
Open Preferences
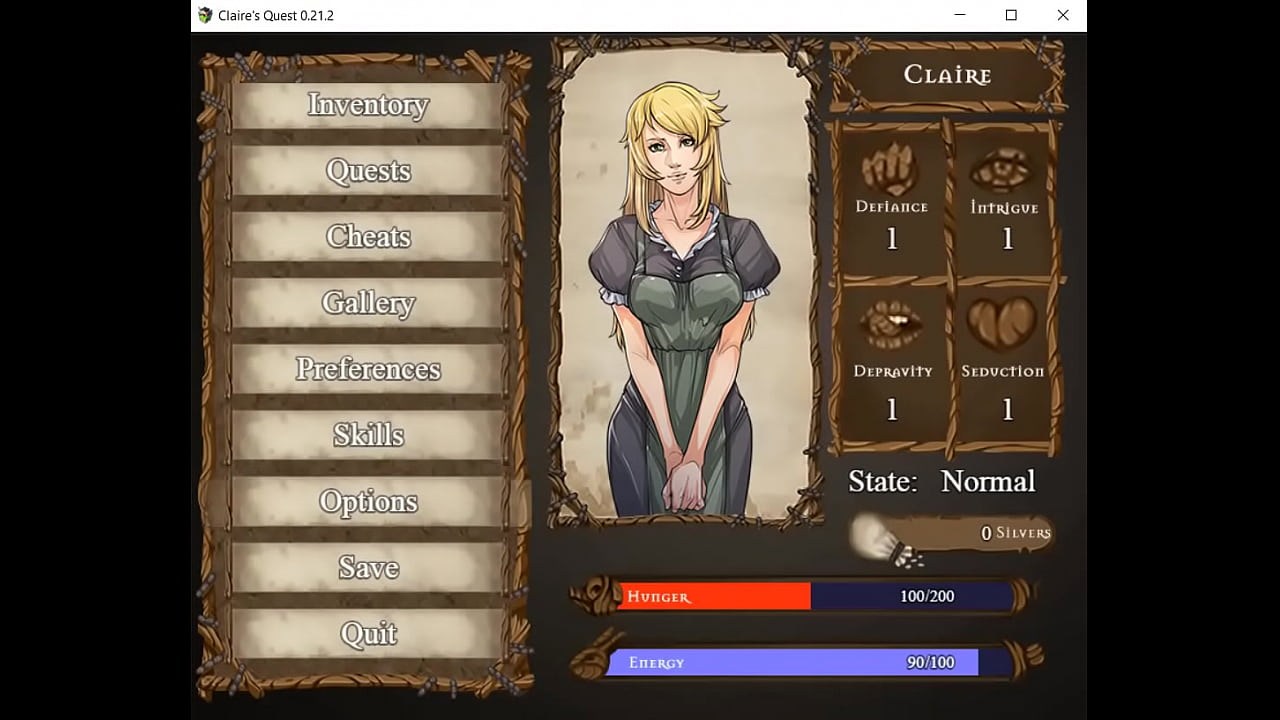(x=368, y=369)
